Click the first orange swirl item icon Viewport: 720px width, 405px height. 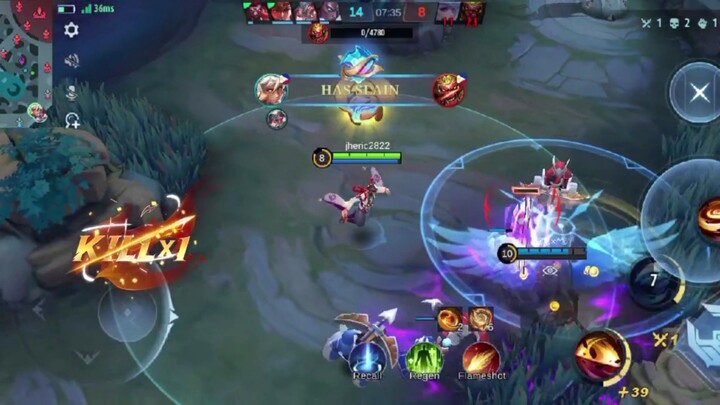448,318
